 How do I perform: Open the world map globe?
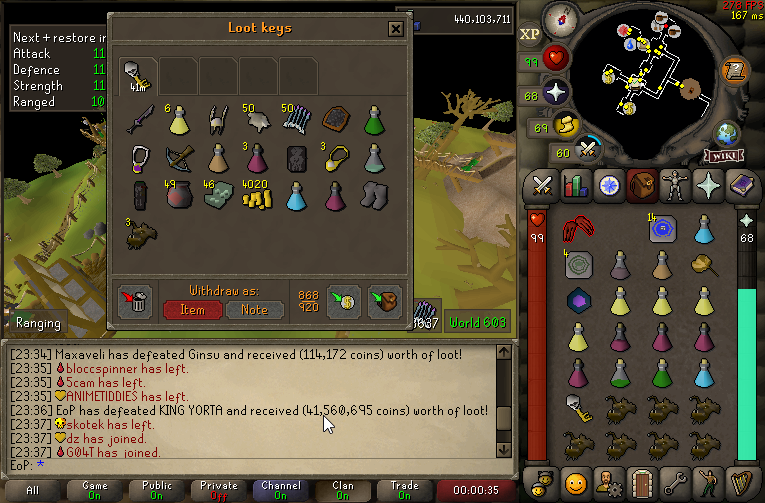[x=726, y=134]
